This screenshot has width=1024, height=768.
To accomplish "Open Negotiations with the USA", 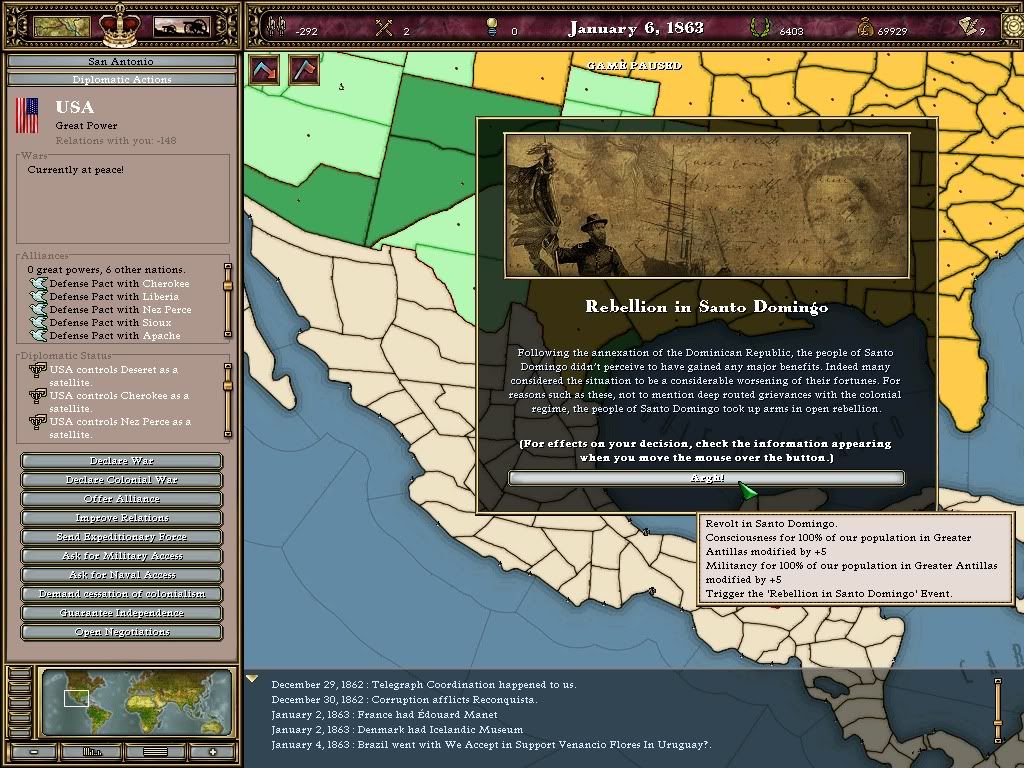I will pos(122,632).
